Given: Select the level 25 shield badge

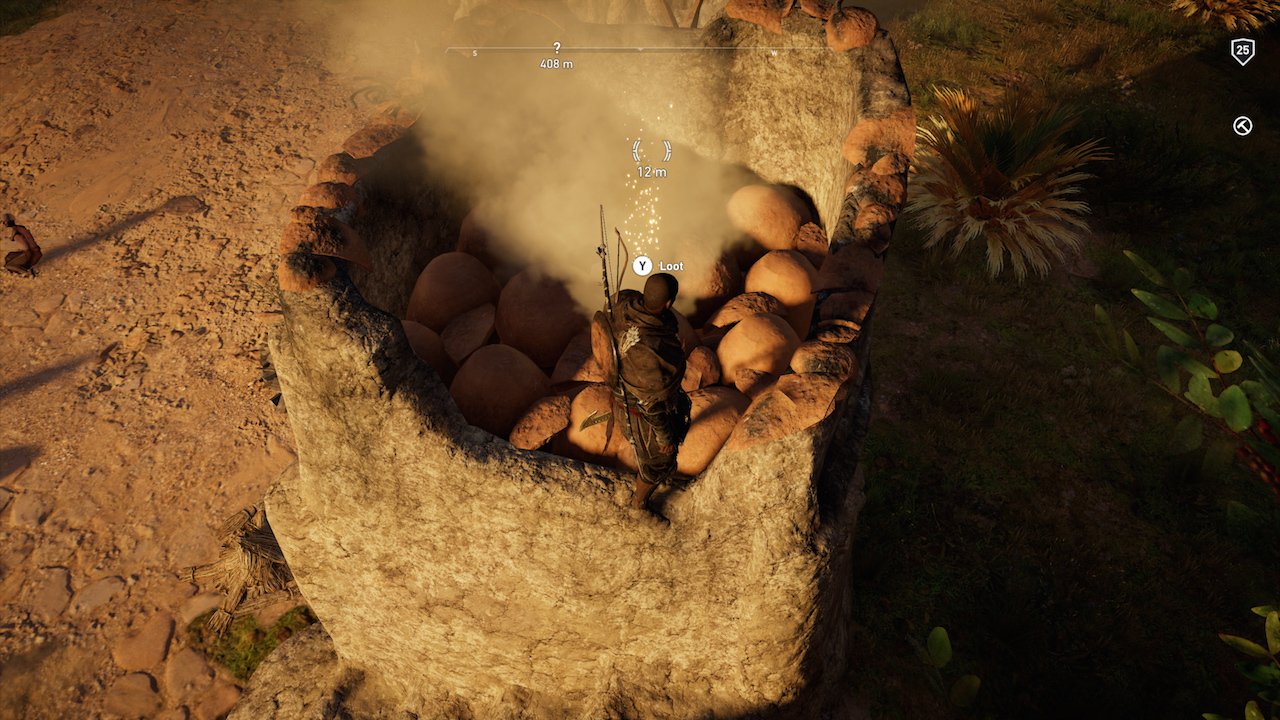Looking at the screenshot, I should pyautogui.click(x=1242, y=51).
